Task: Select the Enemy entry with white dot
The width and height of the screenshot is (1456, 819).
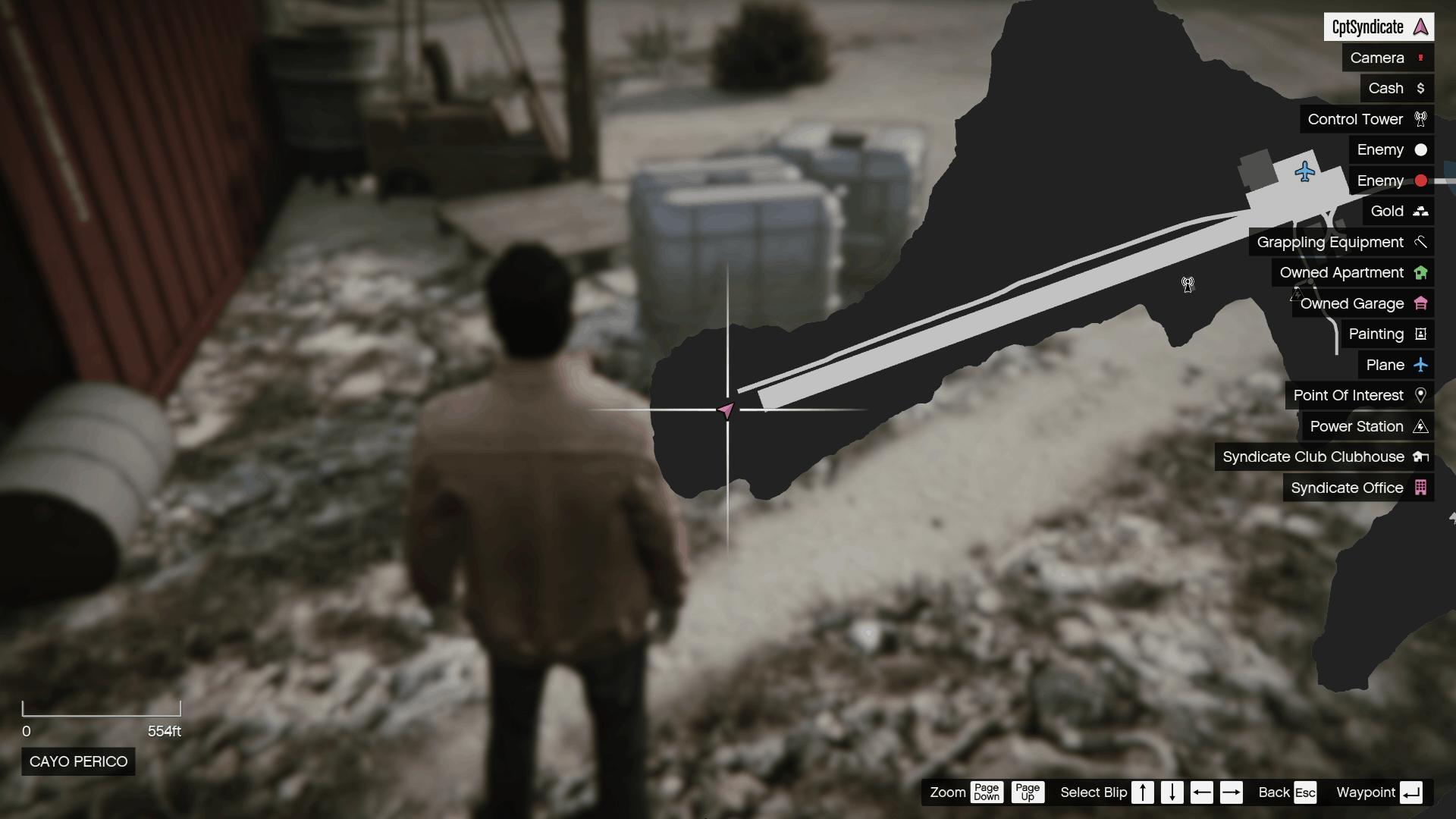Action: coord(1391,150)
